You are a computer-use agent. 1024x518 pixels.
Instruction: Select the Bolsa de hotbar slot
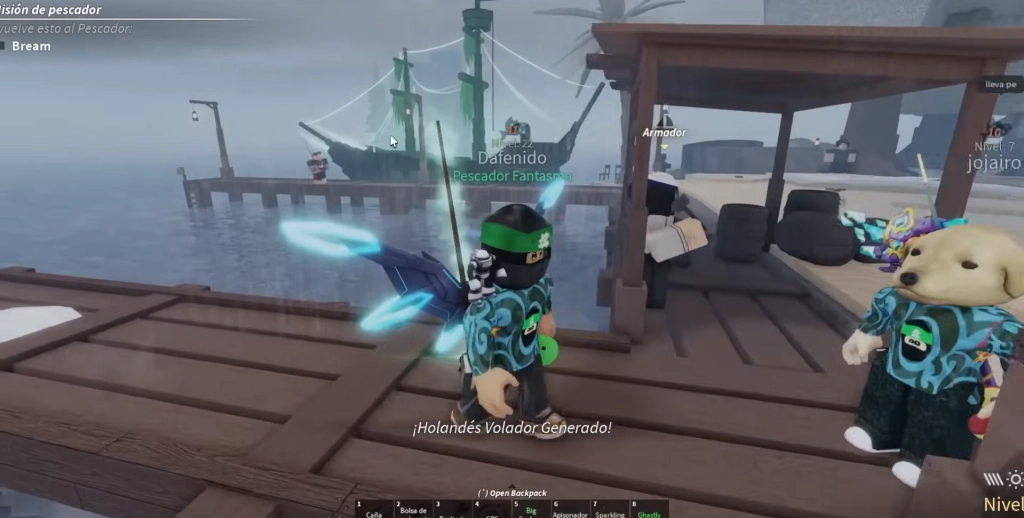click(414, 510)
